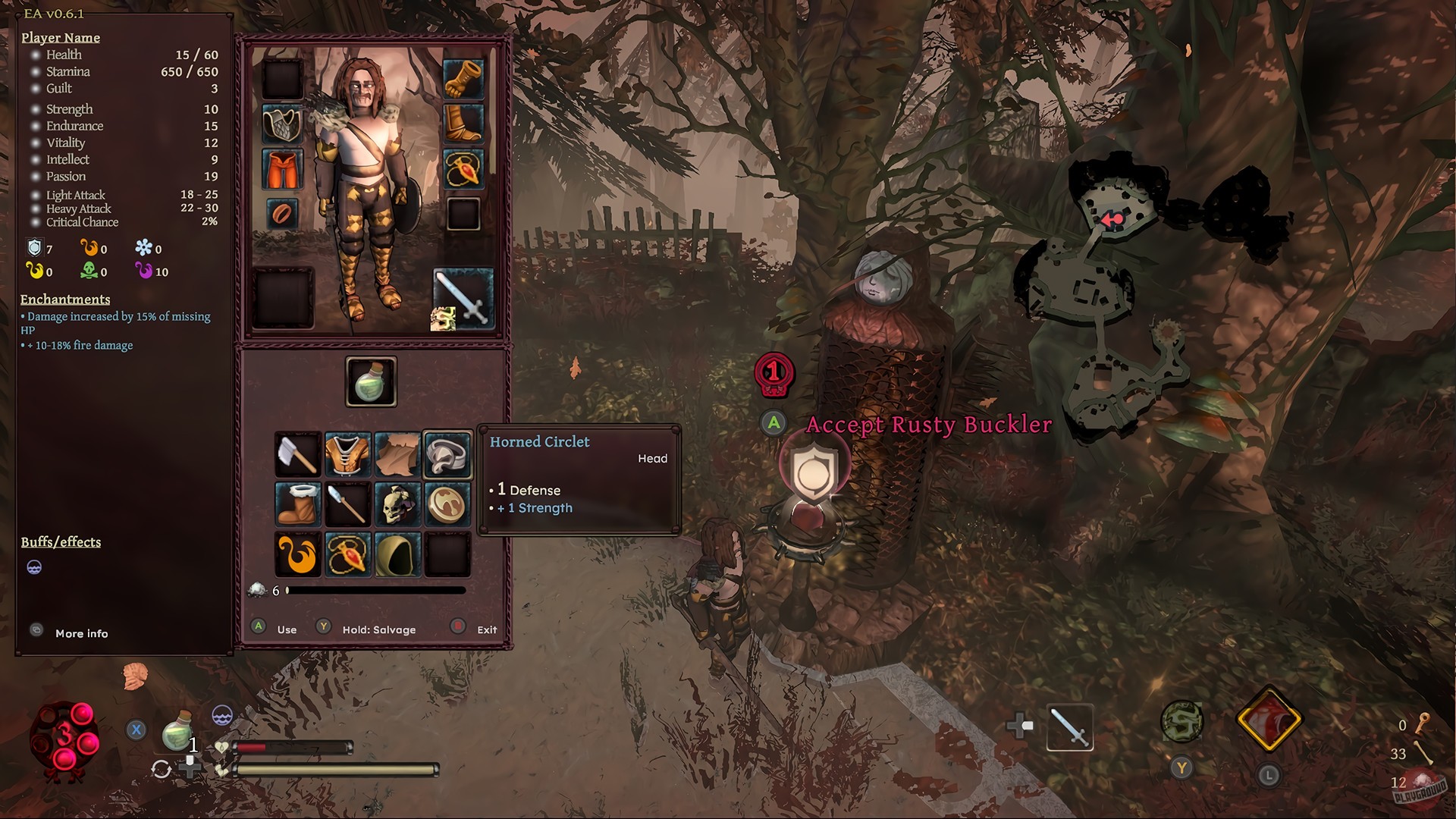The width and height of the screenshot is (1456, 819).
Task: Click the green skull poison resistance icon
Action: point(90,271)
